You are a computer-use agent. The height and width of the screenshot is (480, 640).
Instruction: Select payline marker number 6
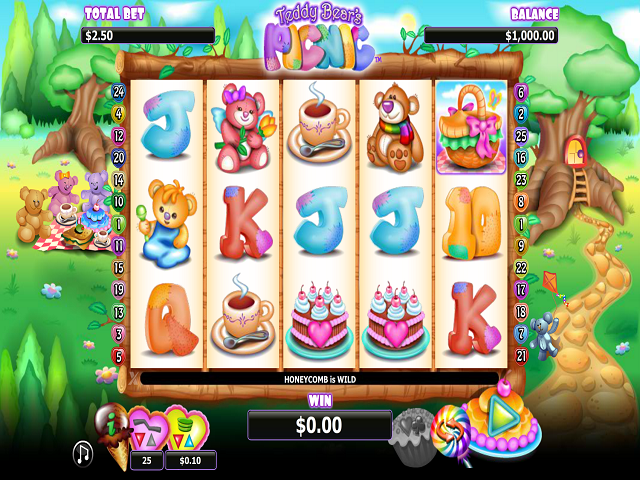point(520,92)
